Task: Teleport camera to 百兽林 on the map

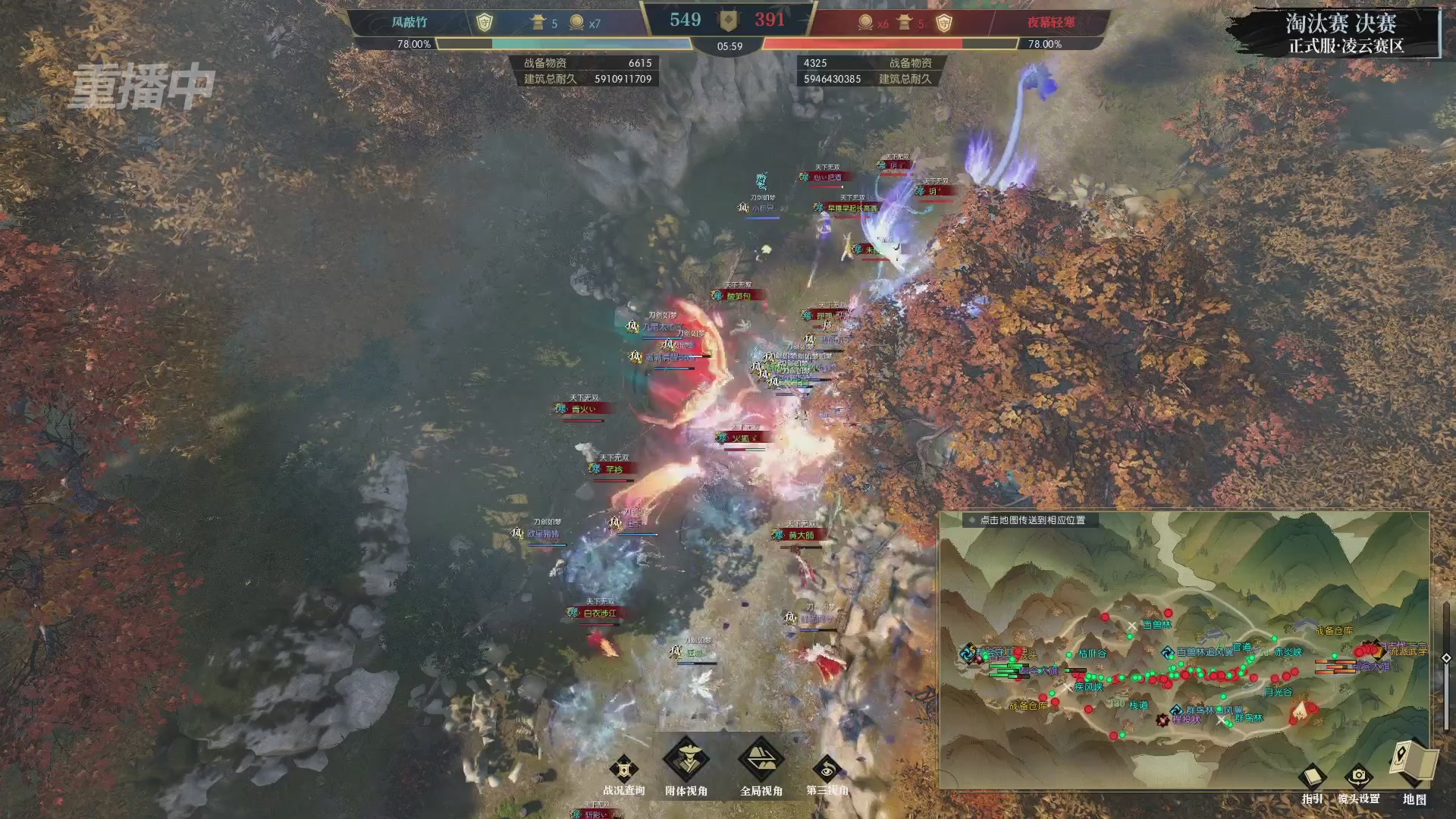Action: 1156,625
